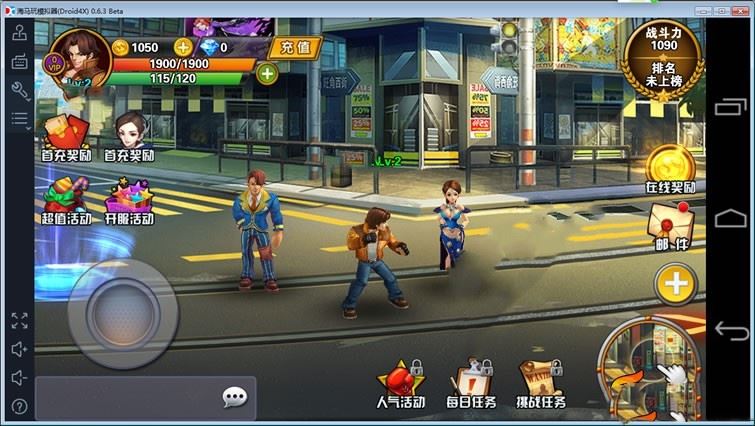Open 每日任务 daily quests

click(x=470, y=384)
